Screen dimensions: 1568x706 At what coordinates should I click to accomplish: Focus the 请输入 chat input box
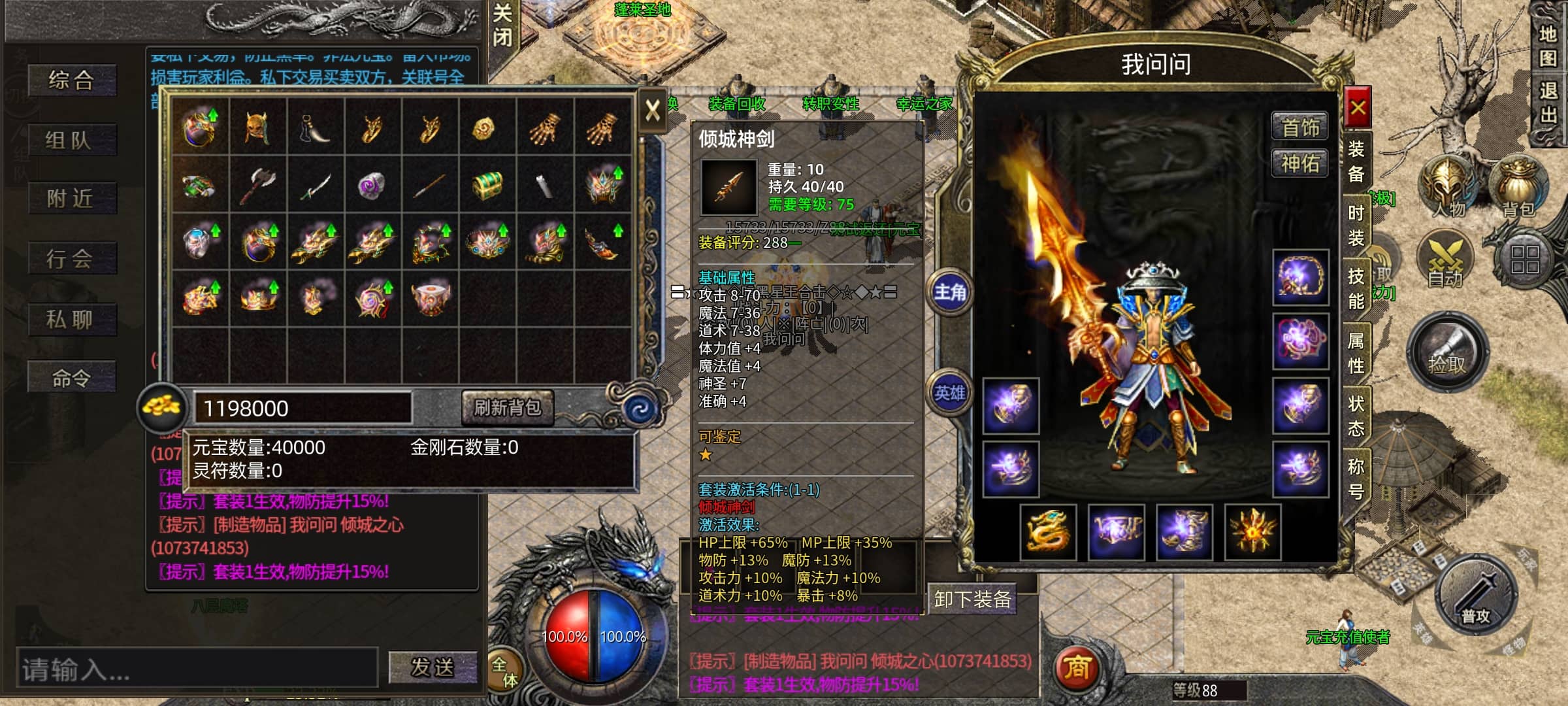tap(196, 669)
